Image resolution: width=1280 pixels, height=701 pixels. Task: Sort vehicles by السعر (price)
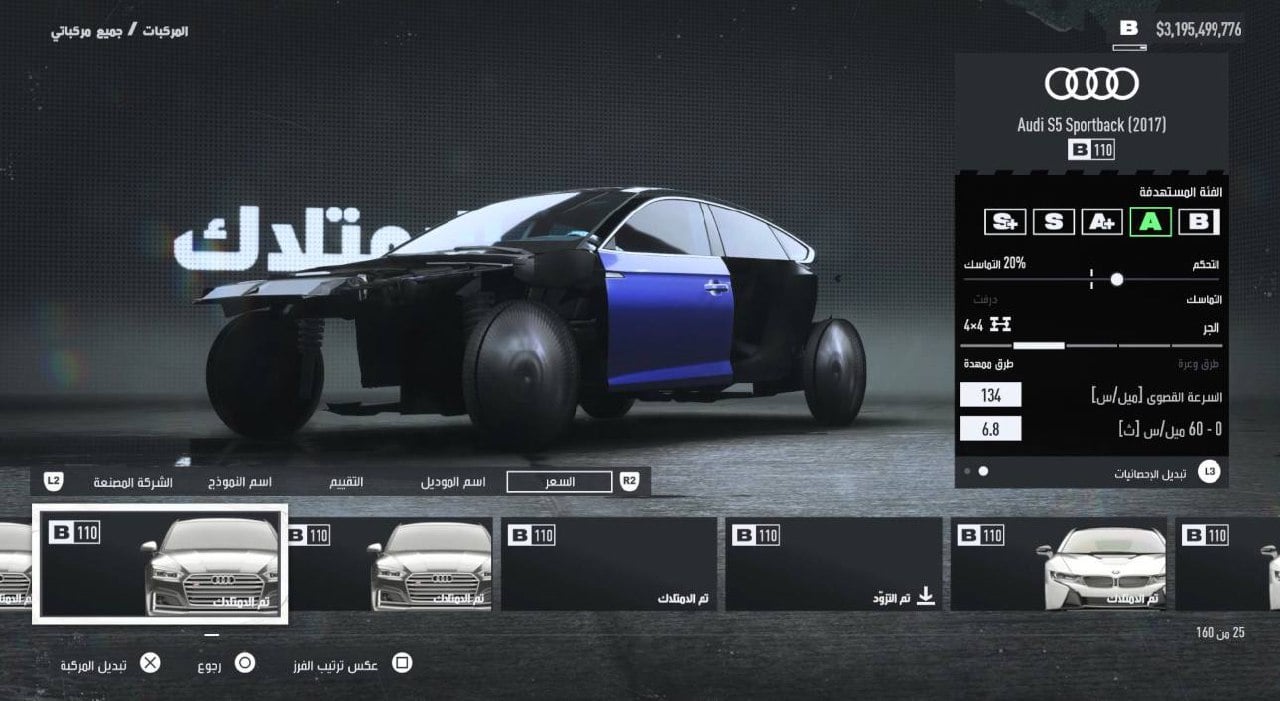coord(559,482)
